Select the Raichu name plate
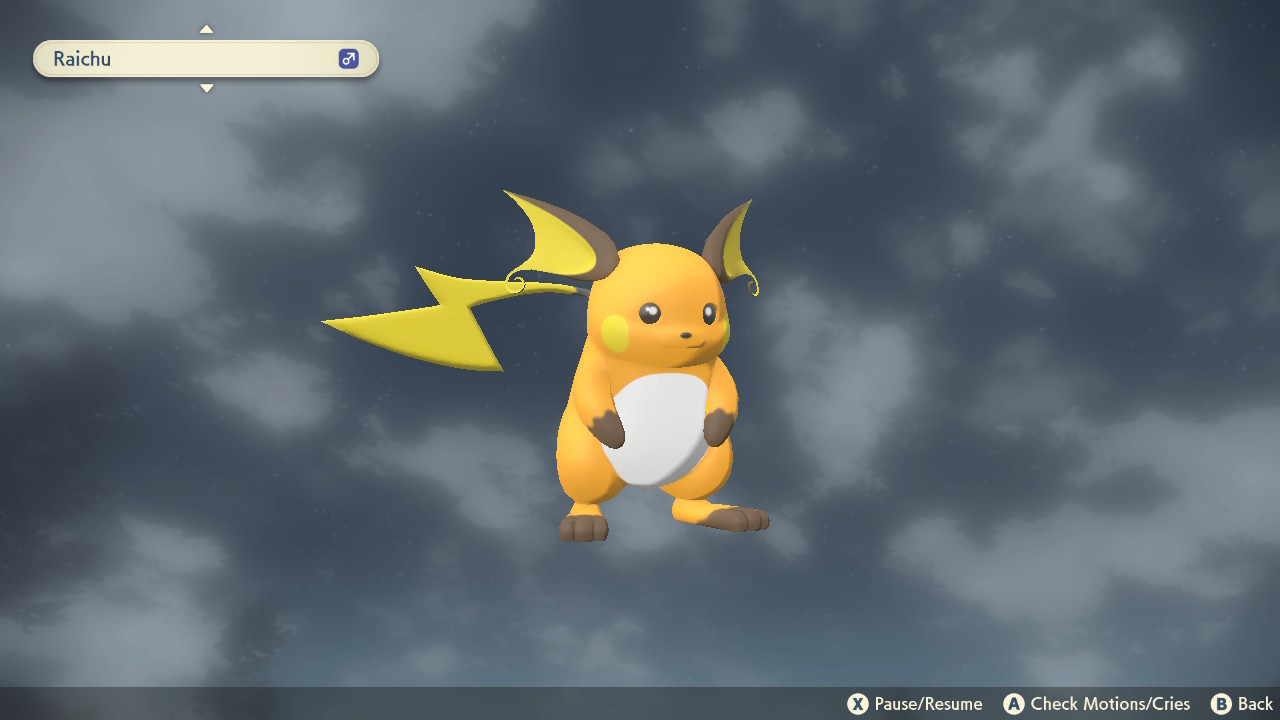Viewport: 1280px width, 720px height. click(x=205, y=59)
